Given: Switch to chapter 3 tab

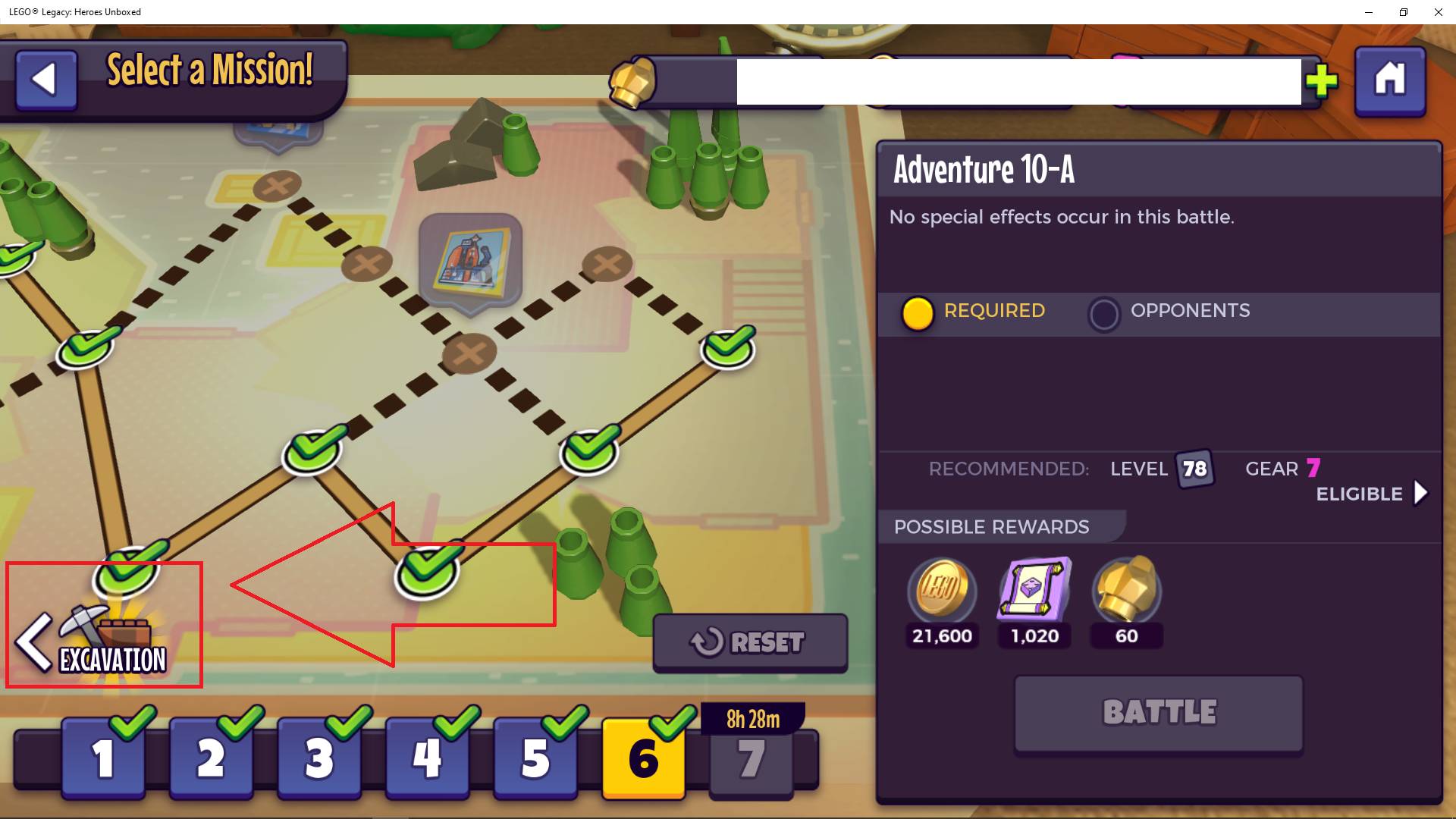Looking at the screenshot, I should [x=319, y=758].
